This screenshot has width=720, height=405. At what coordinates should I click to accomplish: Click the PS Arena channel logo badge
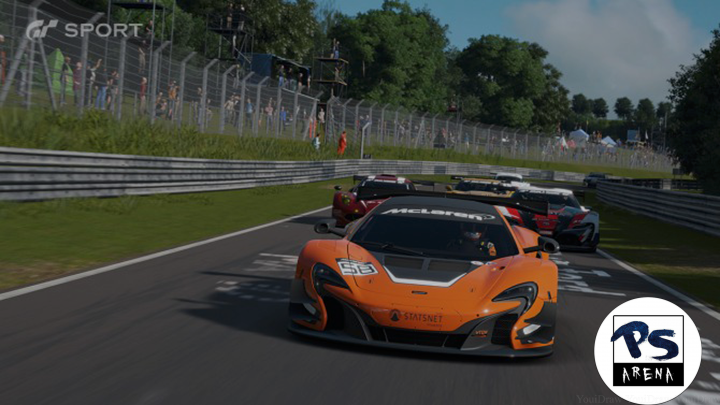click(647, 350)
